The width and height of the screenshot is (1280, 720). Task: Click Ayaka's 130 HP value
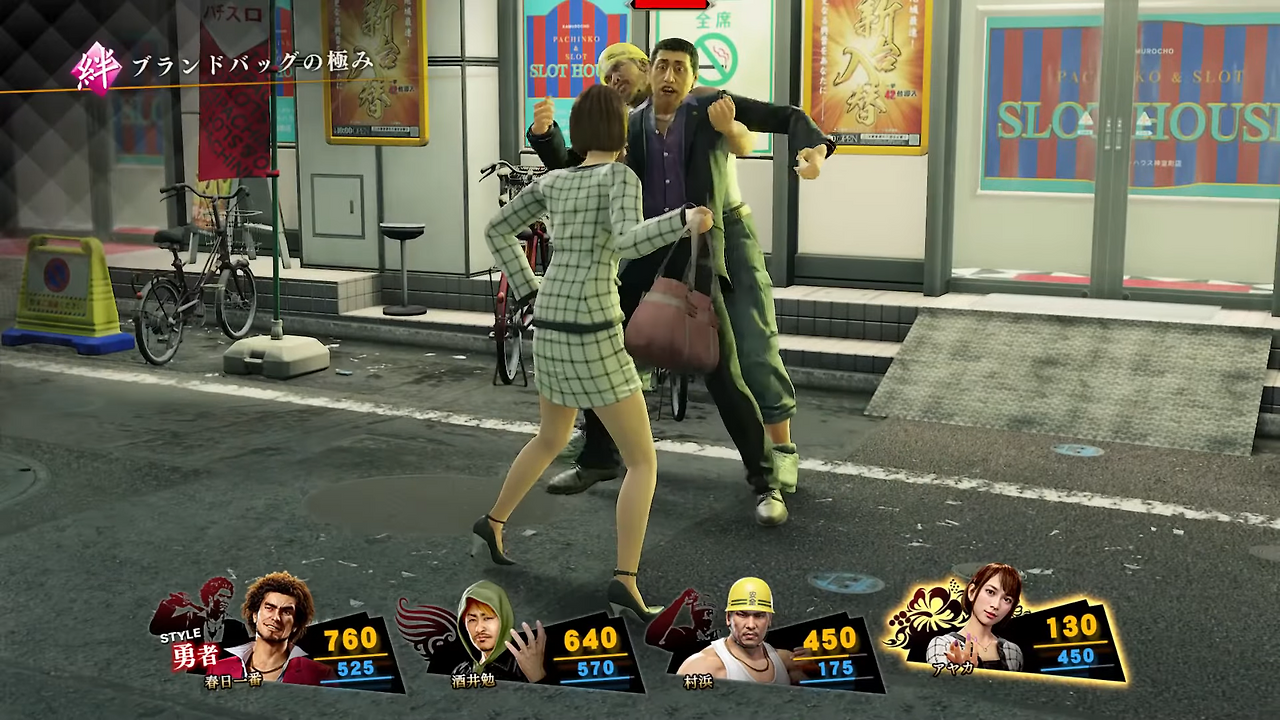click(1070, 626)
